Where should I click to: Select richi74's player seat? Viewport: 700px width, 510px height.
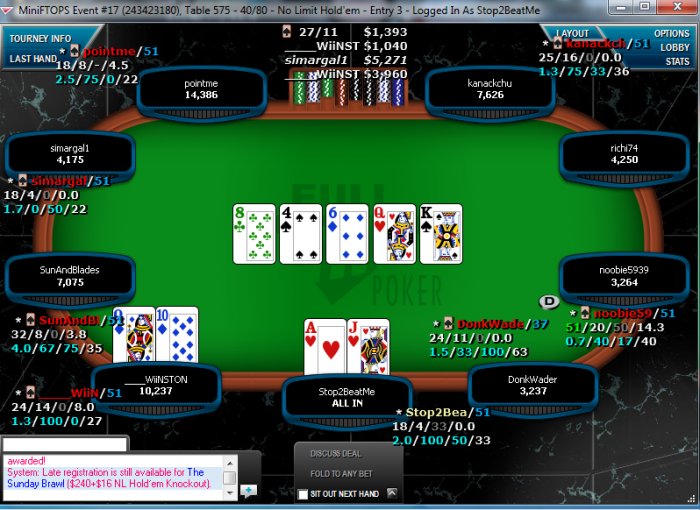(623, 154)
